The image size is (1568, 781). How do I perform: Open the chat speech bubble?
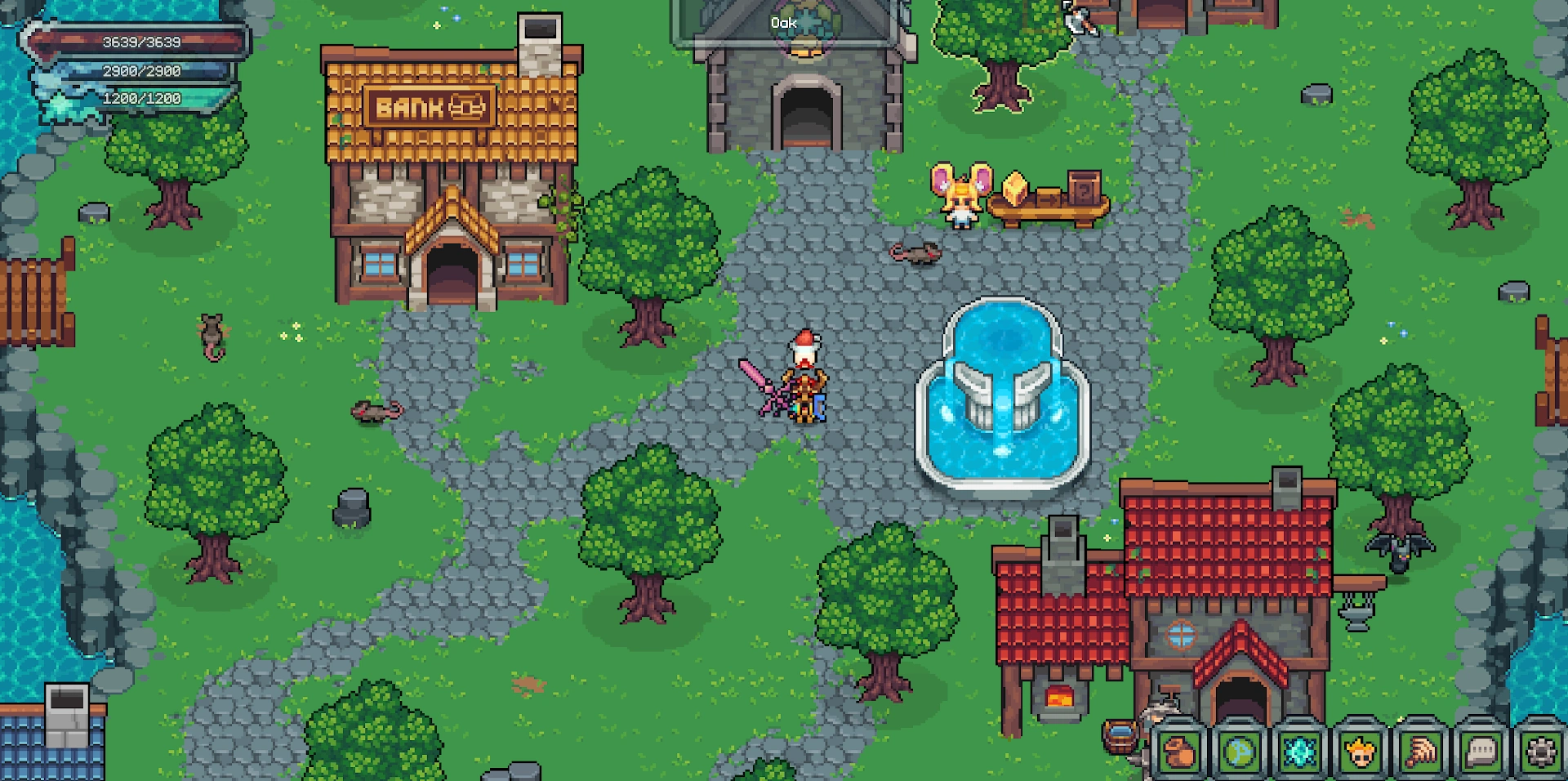[x=1481, y=752]
